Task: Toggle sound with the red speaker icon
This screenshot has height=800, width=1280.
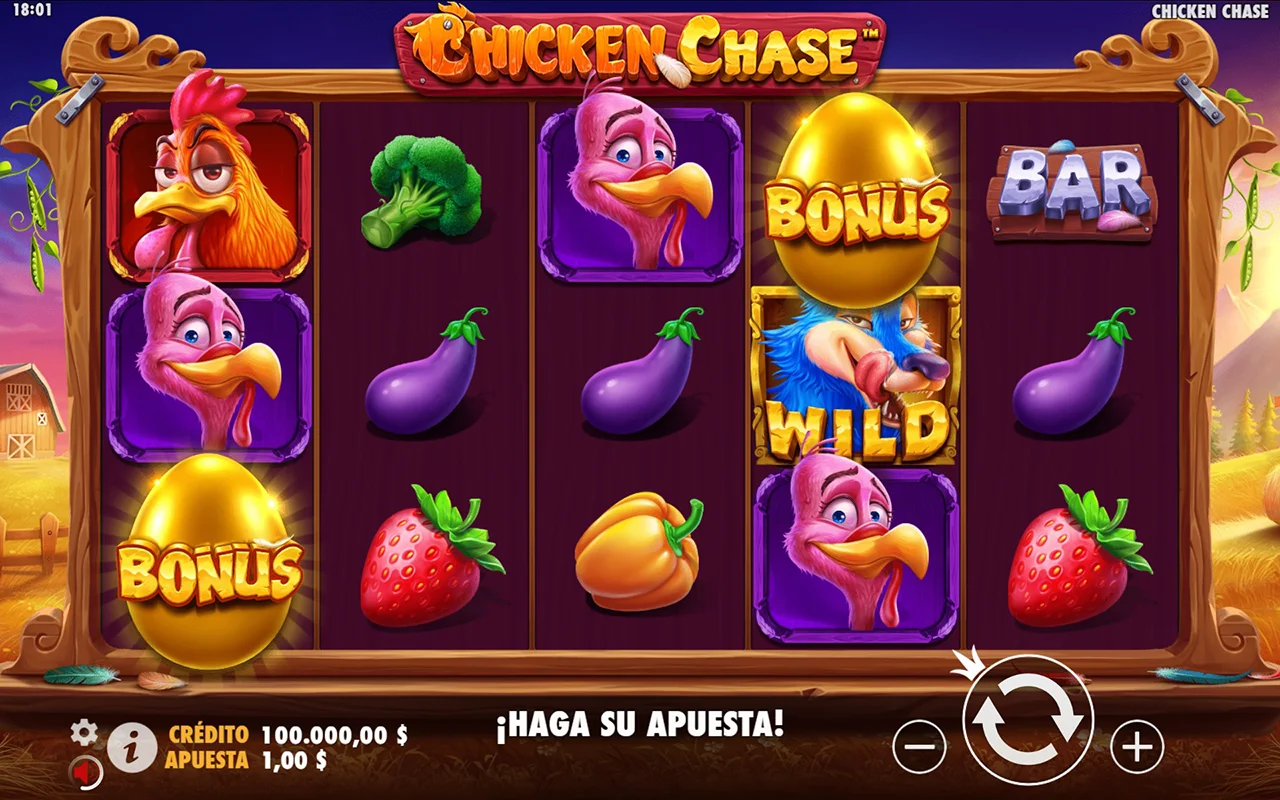Action: point(86,772)
